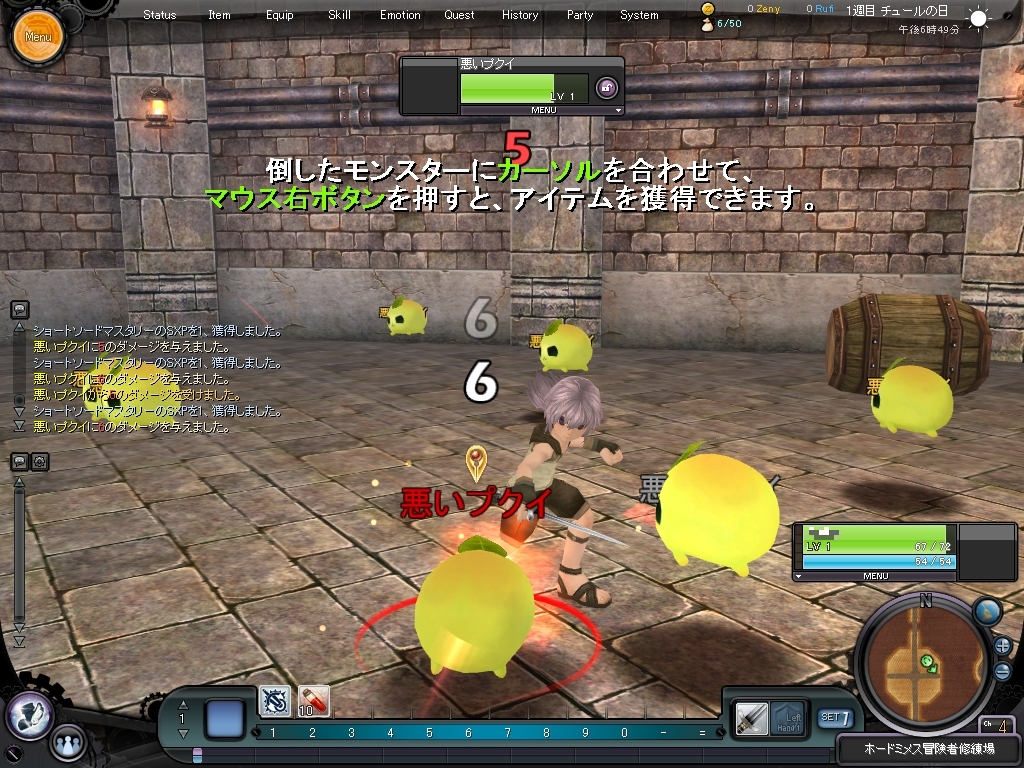Zoom out the minimap with minus button

click(x=1002, y=671)
